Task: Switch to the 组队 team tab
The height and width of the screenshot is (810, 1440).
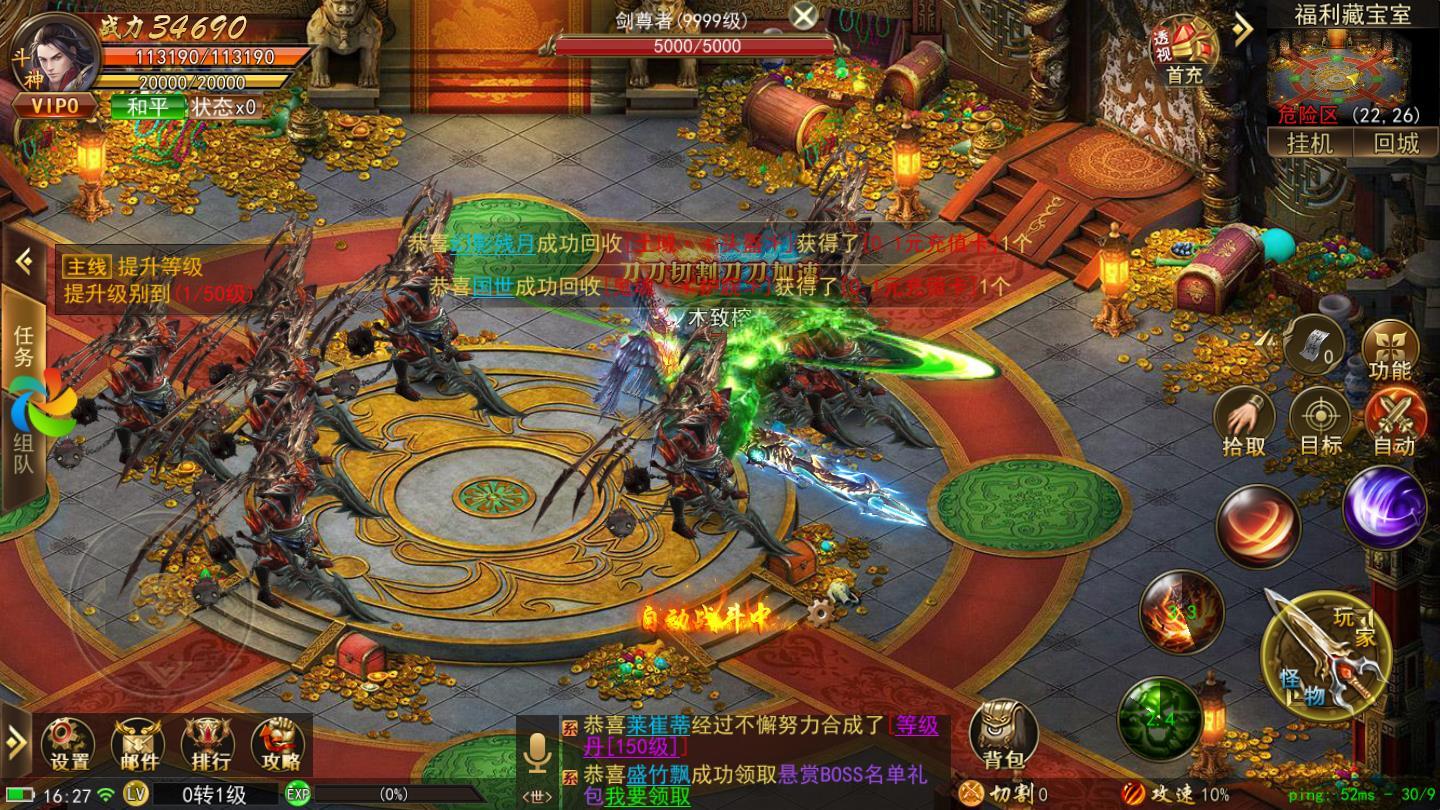Action: click(24, 452)
